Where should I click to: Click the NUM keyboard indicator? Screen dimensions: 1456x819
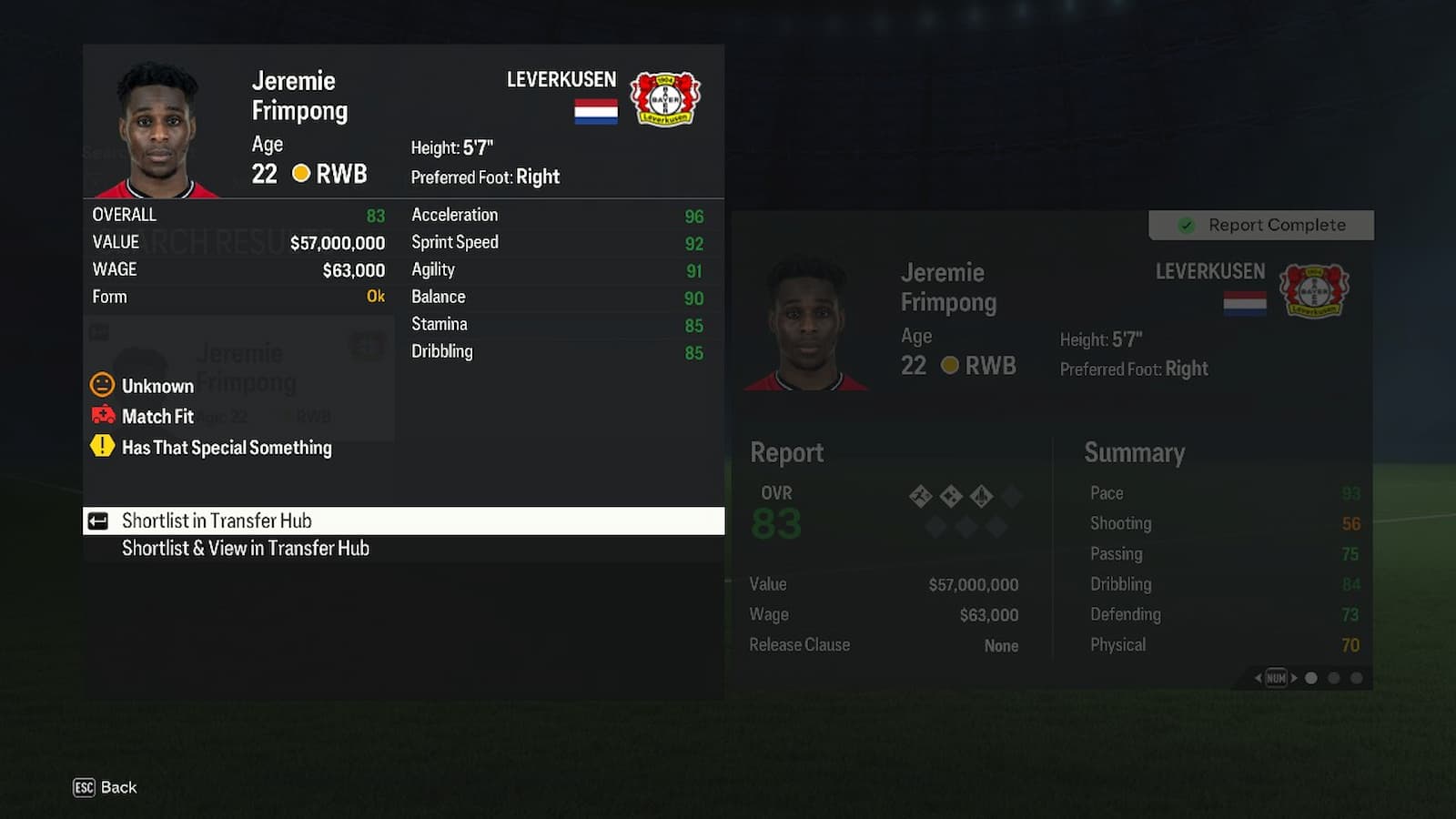click(1277, 677)
